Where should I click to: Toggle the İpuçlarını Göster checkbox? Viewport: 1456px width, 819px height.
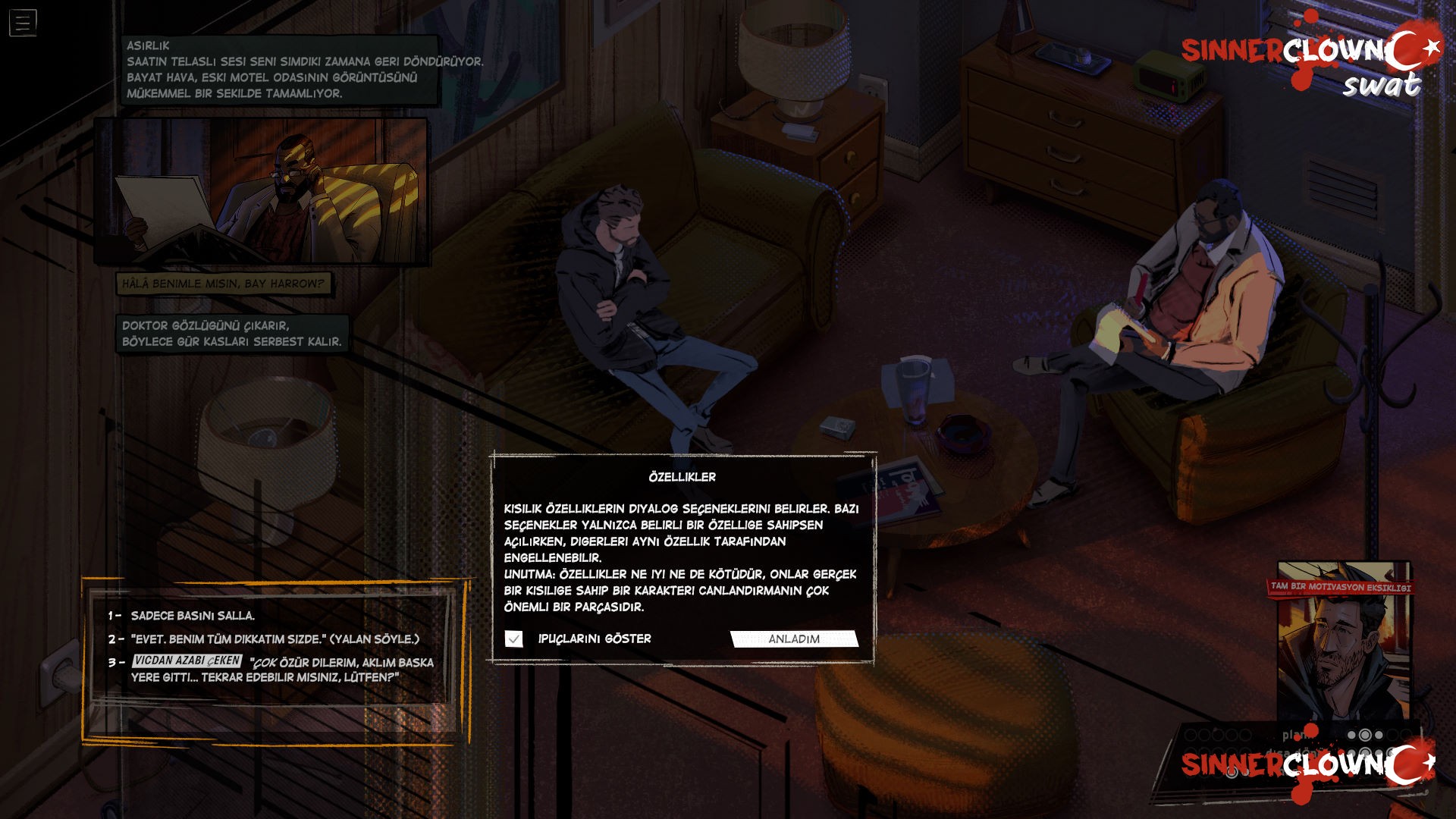tap(514, 639)
